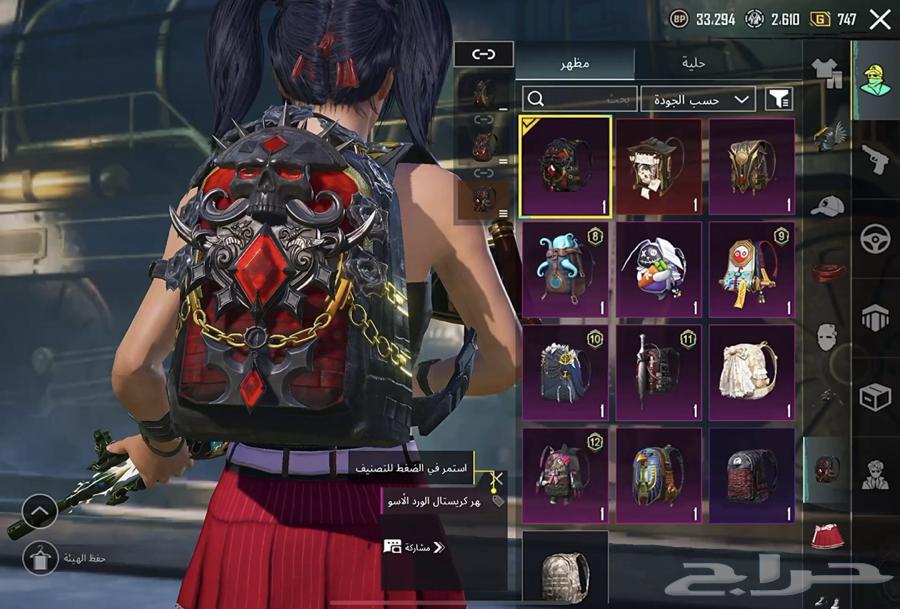
Task: Select the plain camo backpack
Action: 565,568
